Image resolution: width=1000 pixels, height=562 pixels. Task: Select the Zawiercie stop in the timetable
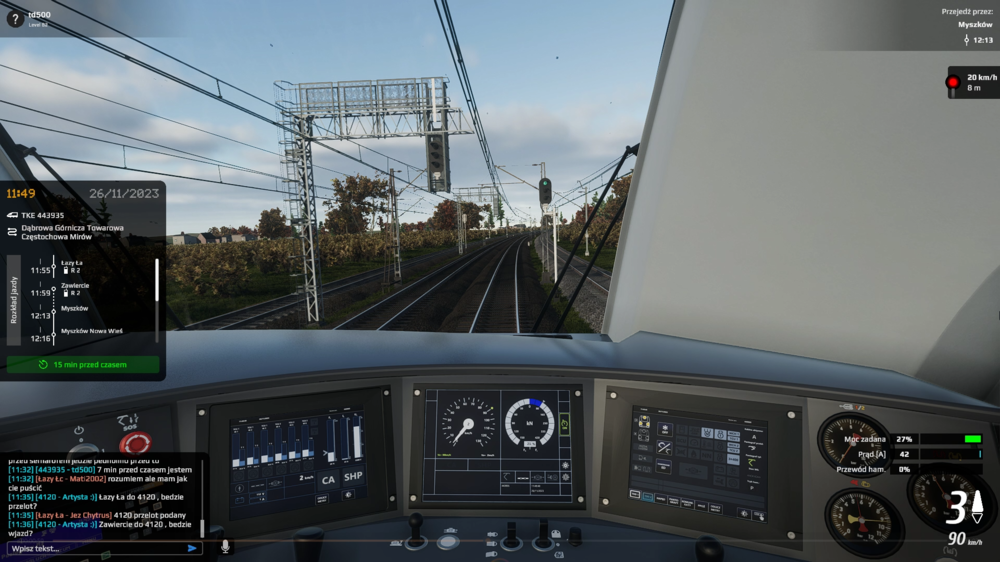pyautogui.click(x=75, y=286)
